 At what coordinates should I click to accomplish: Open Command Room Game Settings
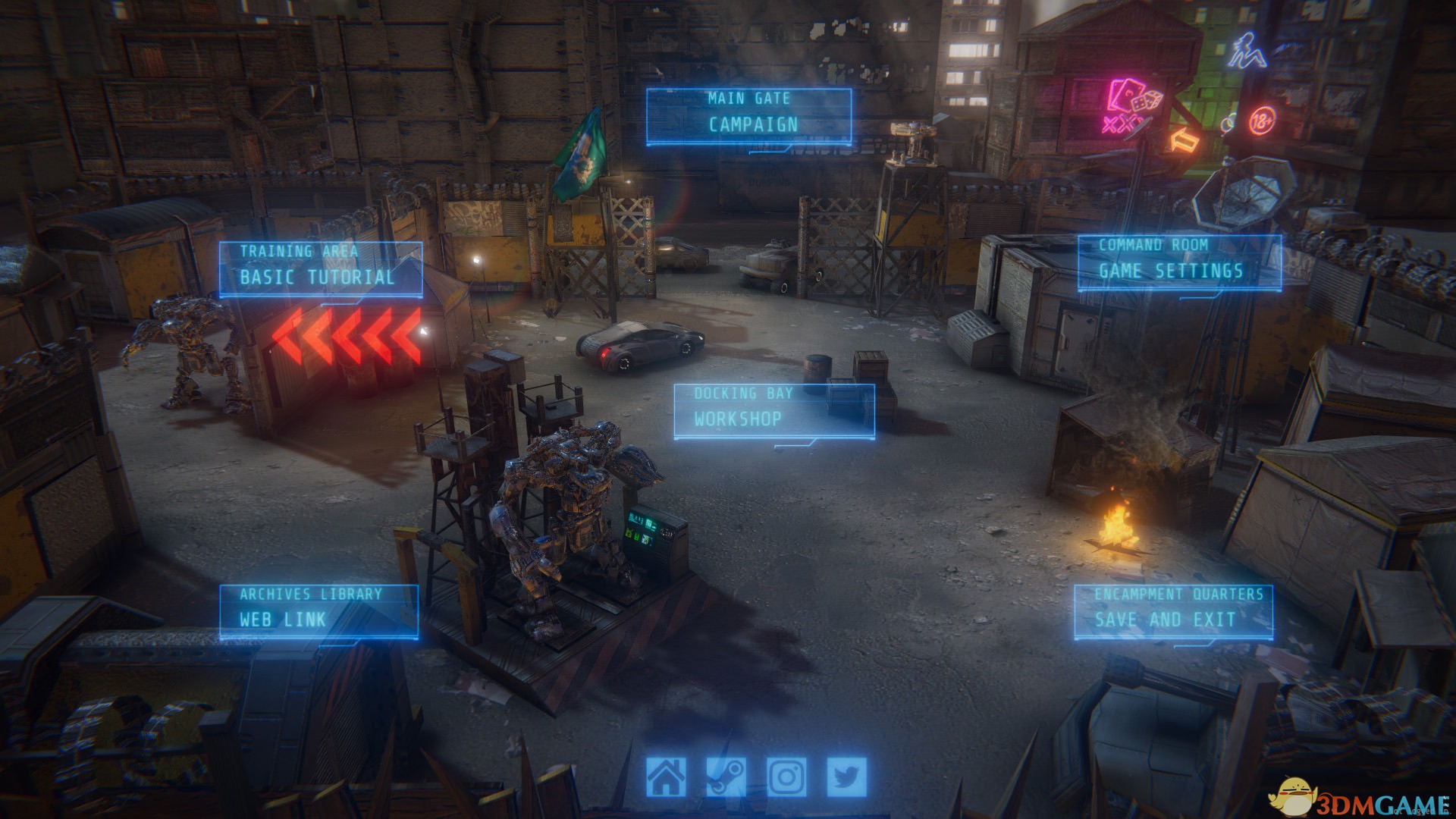tap(1178, 262)
